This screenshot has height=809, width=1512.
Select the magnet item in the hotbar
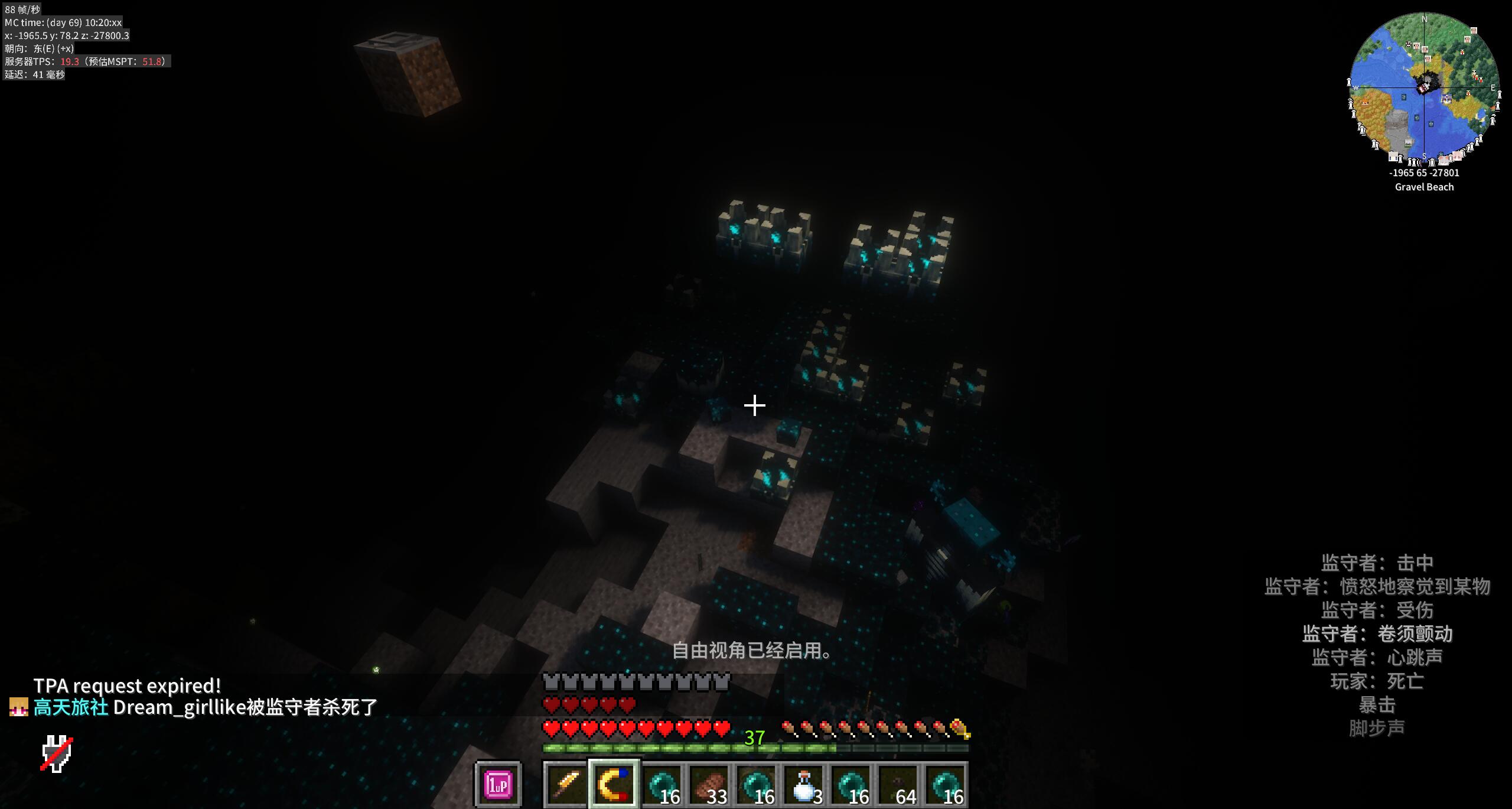(614, 785)
